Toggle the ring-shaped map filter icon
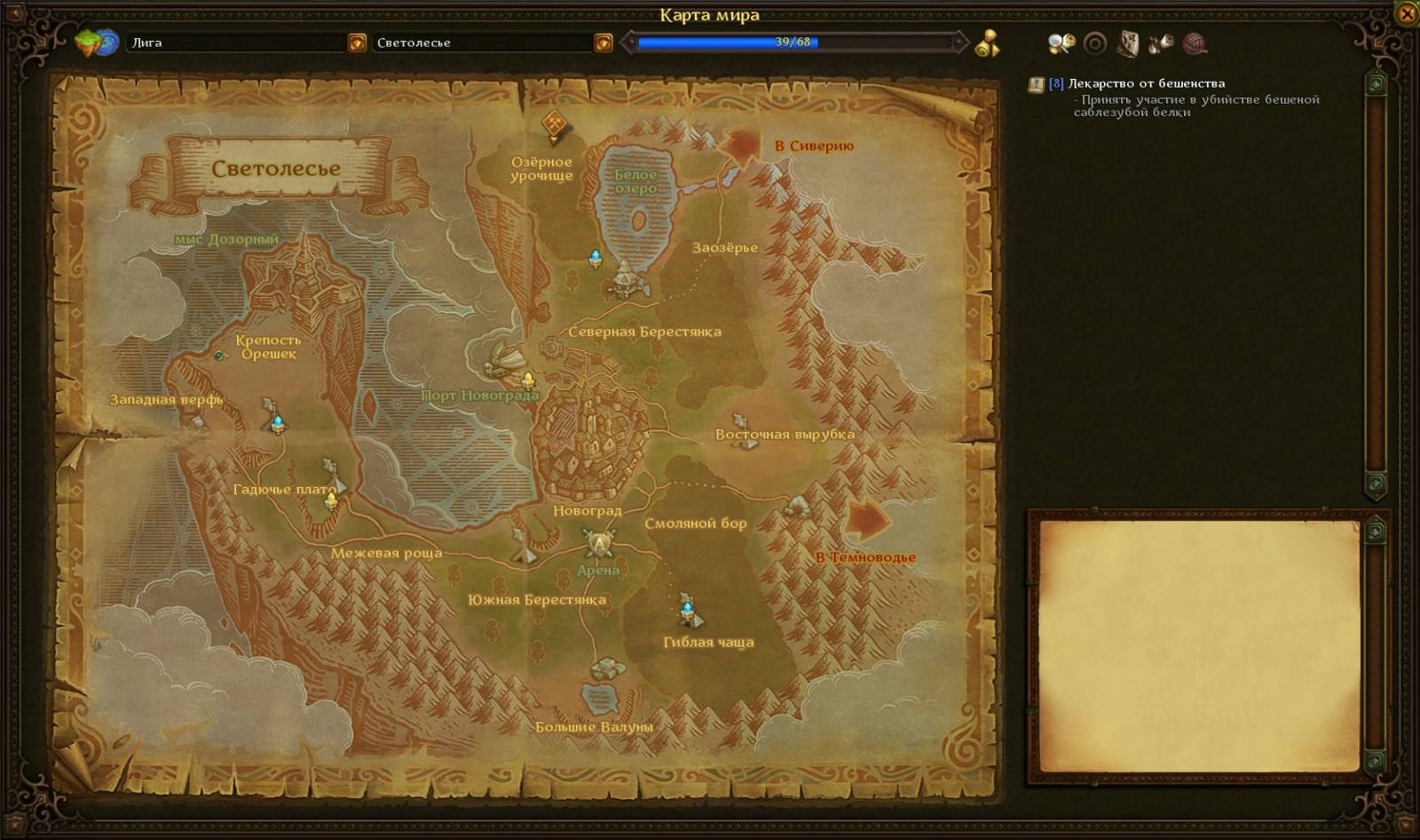This screenshot has width=1420, height=840. 1095,43
